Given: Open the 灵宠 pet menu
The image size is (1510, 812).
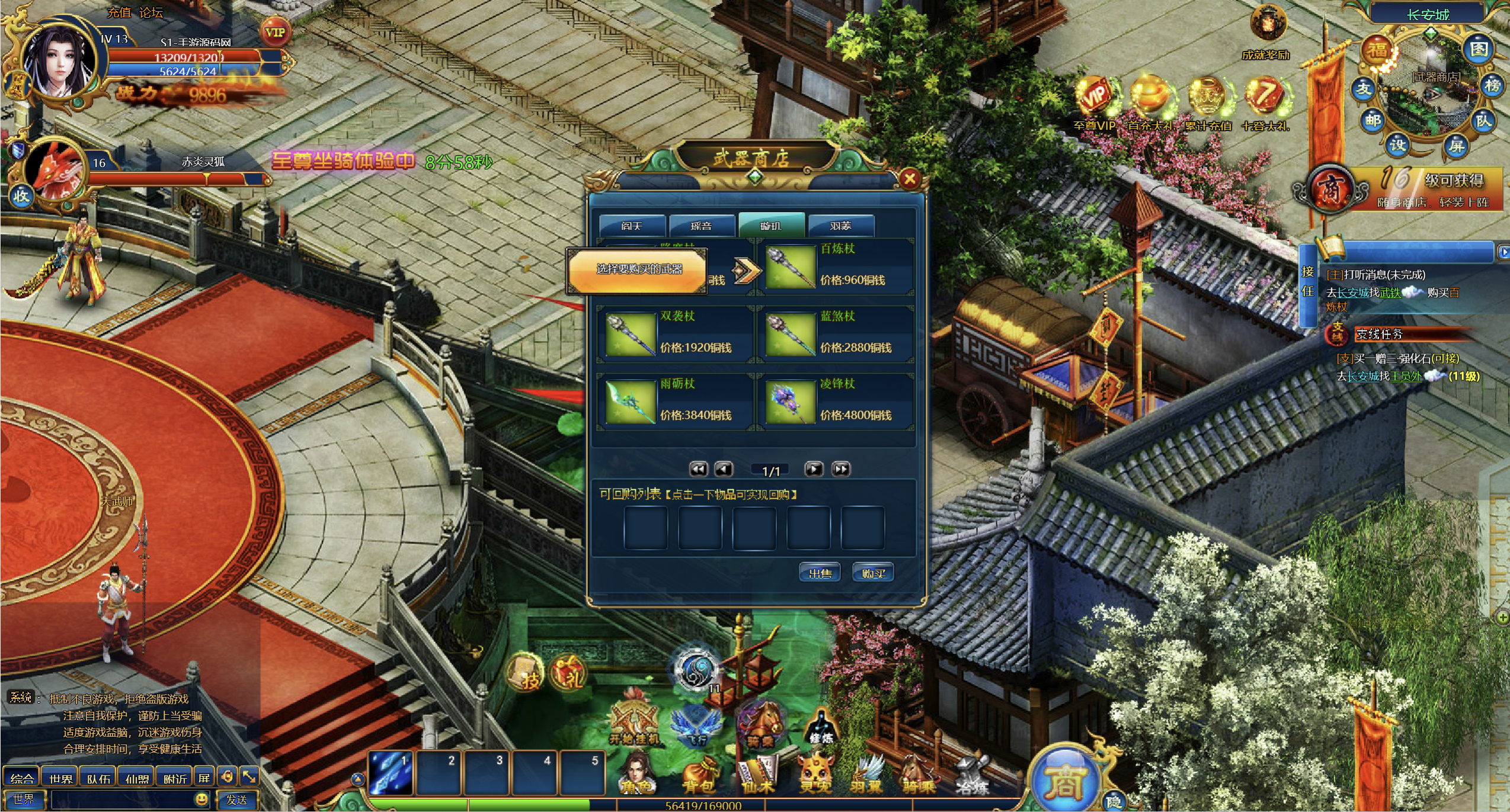Looking at the screenshot, I should (x=815, y=776).
